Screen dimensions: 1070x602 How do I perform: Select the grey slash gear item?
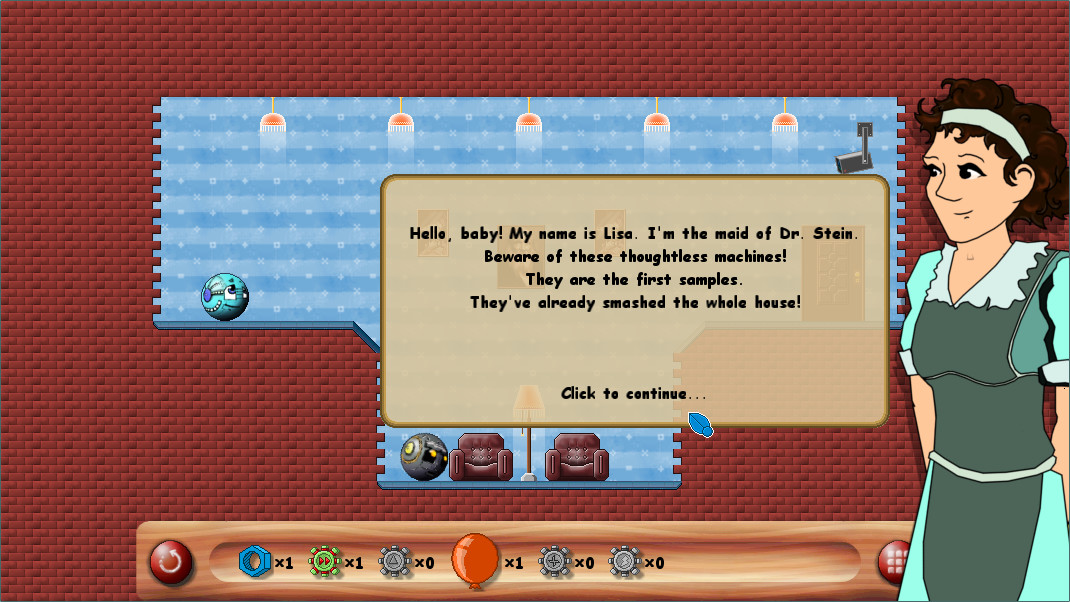(x=625, y=562)
